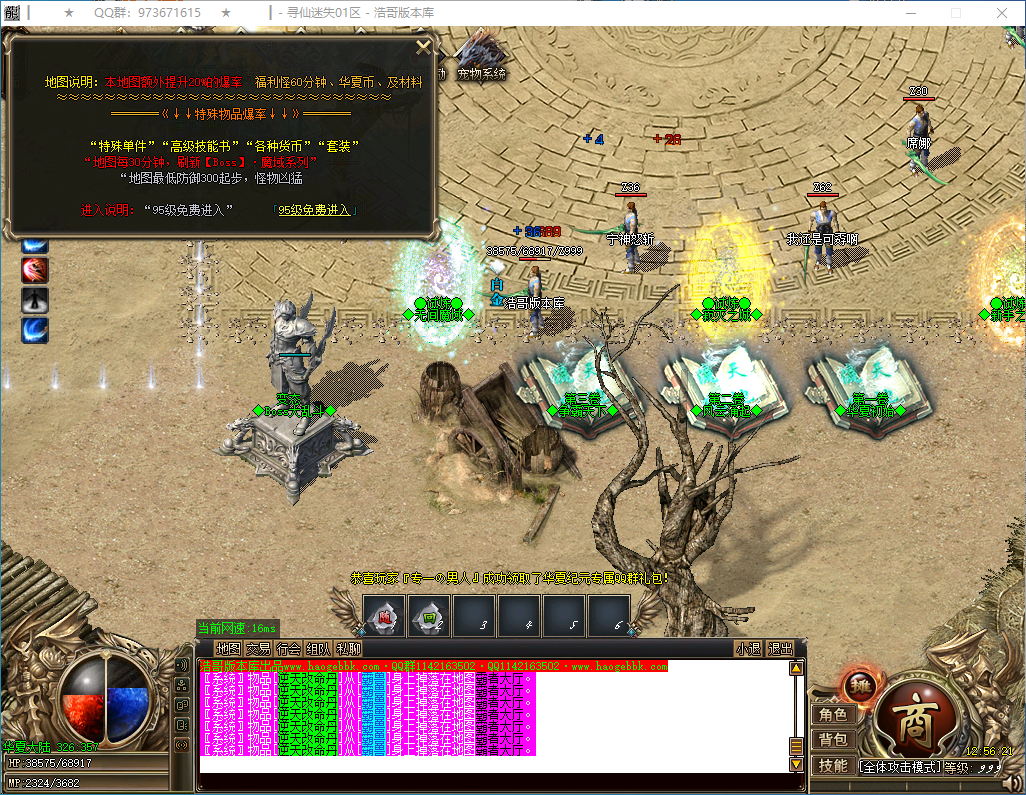Image resolution: width=1026 pixels, height=795 pixels.
Task: Activate the red slash skill icon
Action: [35, 270]
